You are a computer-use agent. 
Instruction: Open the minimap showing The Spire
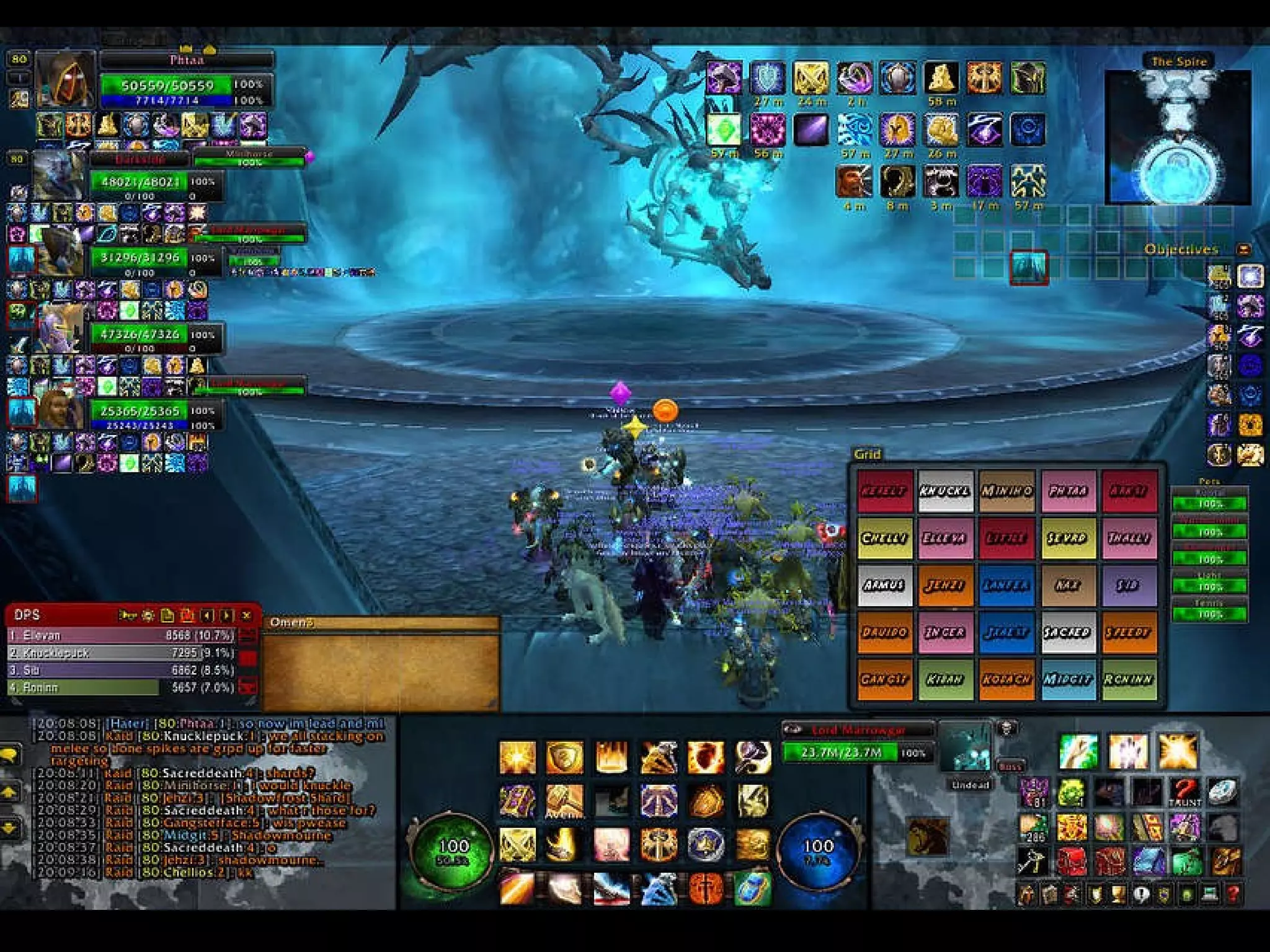tap(1178, 138)
